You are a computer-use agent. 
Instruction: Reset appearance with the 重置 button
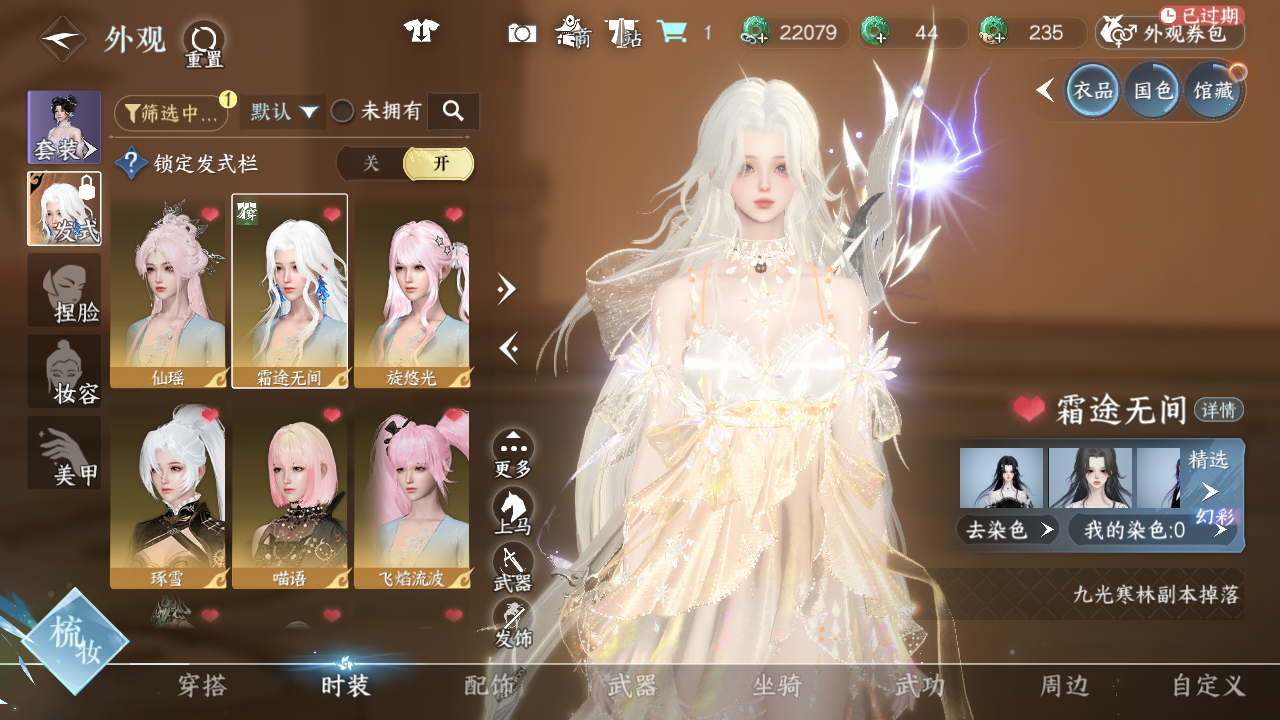204,42
